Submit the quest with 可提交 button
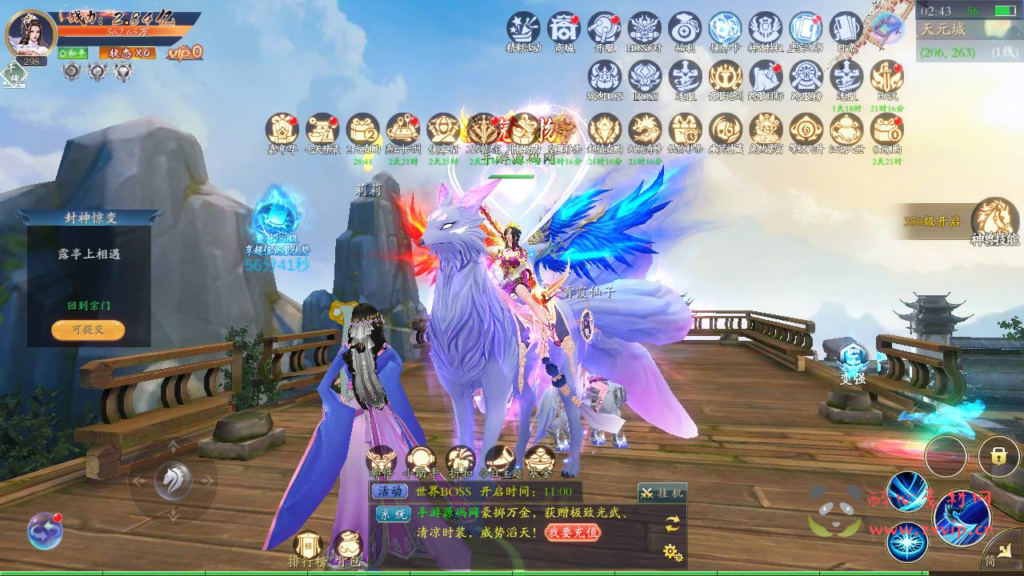Viewport: 1024px width, 576px height. pyautogui.click(x=88, y=330)
